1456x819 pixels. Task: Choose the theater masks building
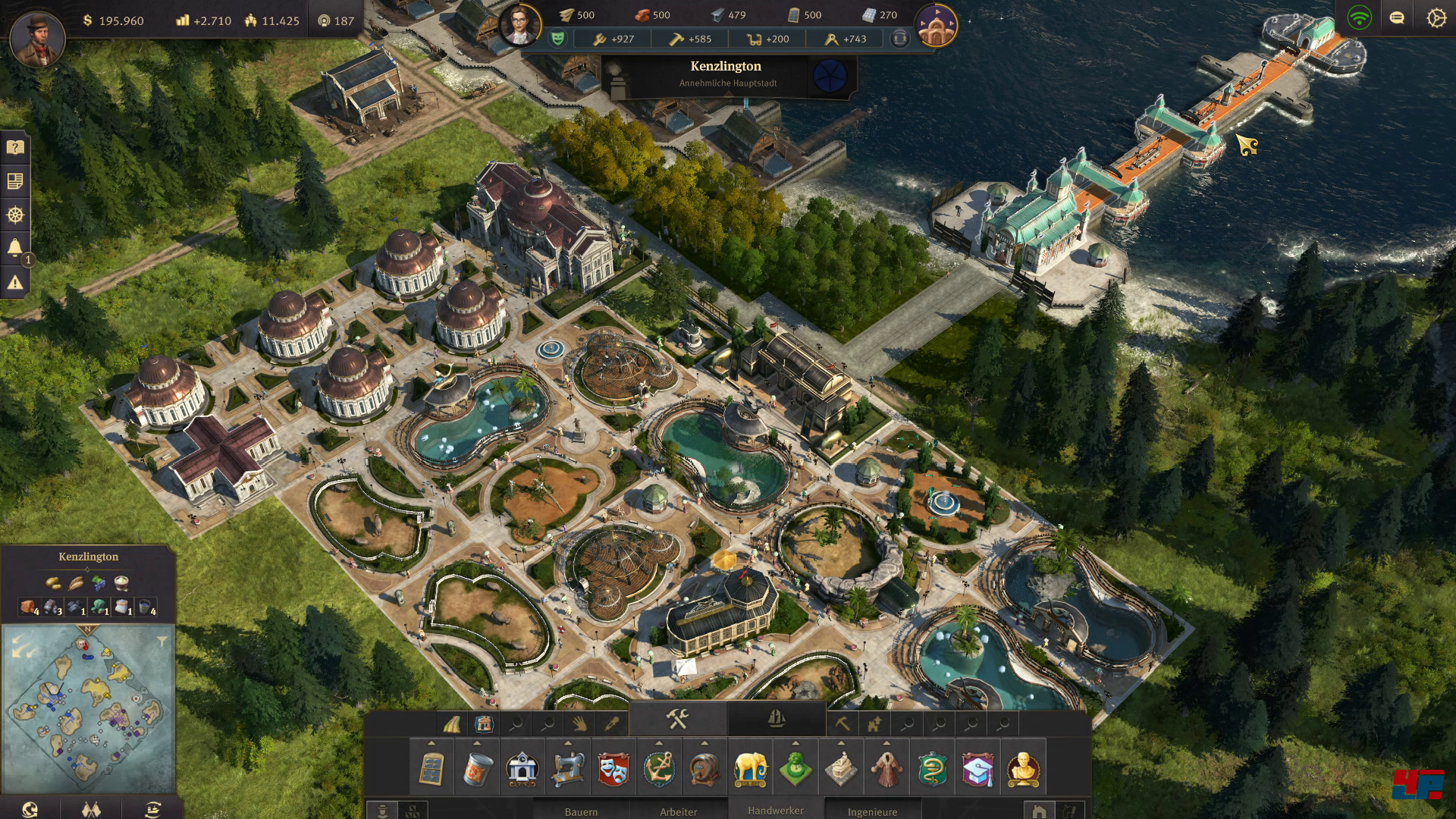coord(613,769)
